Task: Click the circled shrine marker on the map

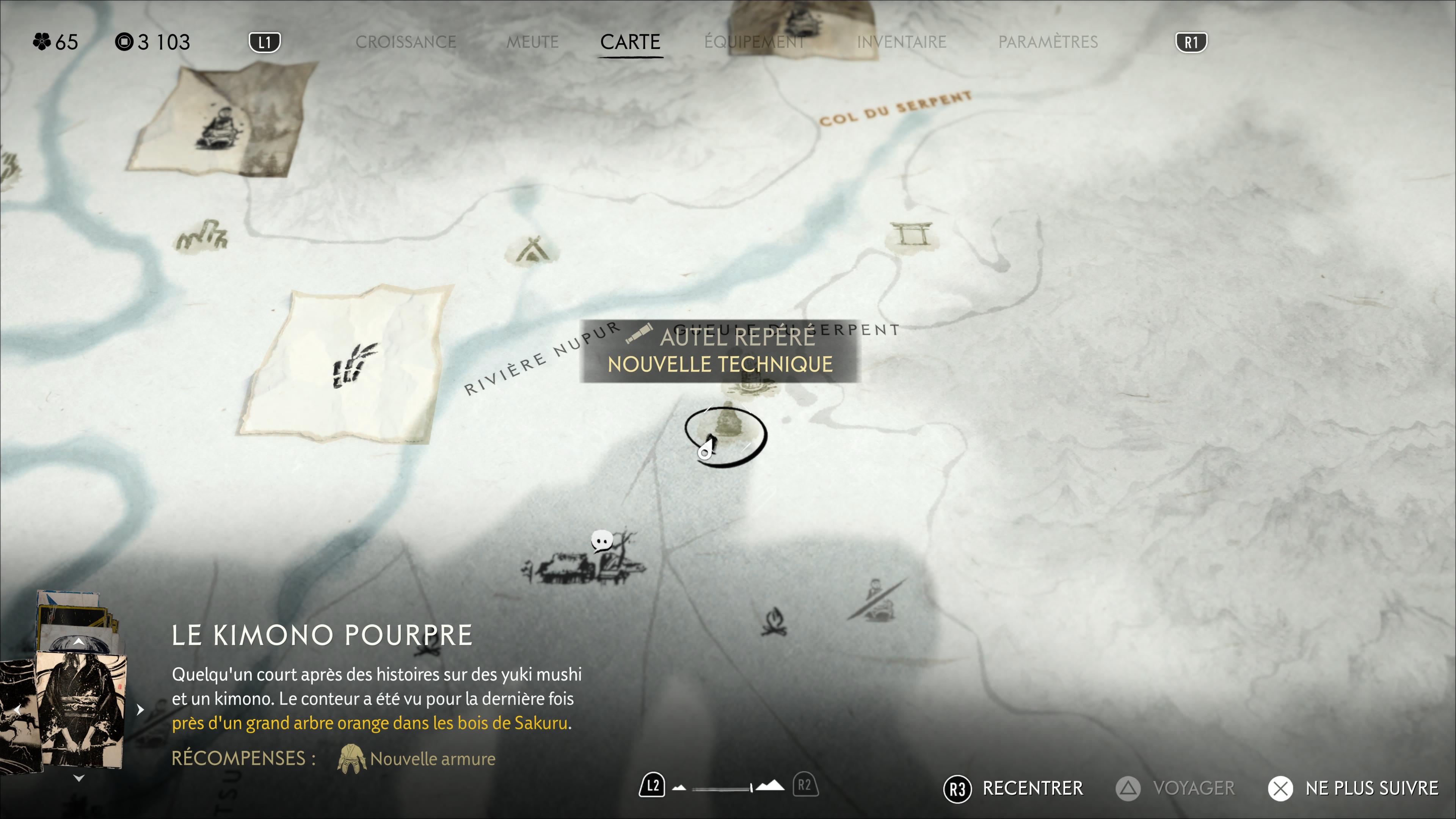Action: 726,435
